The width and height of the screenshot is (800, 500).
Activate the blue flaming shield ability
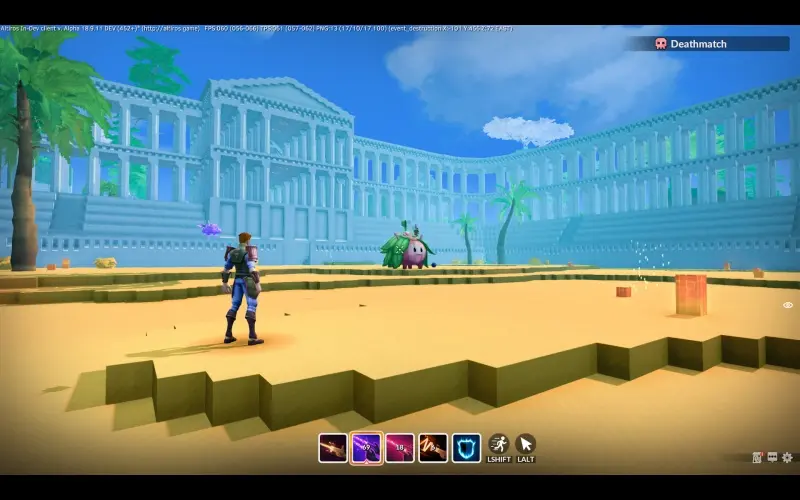(466, 447)
